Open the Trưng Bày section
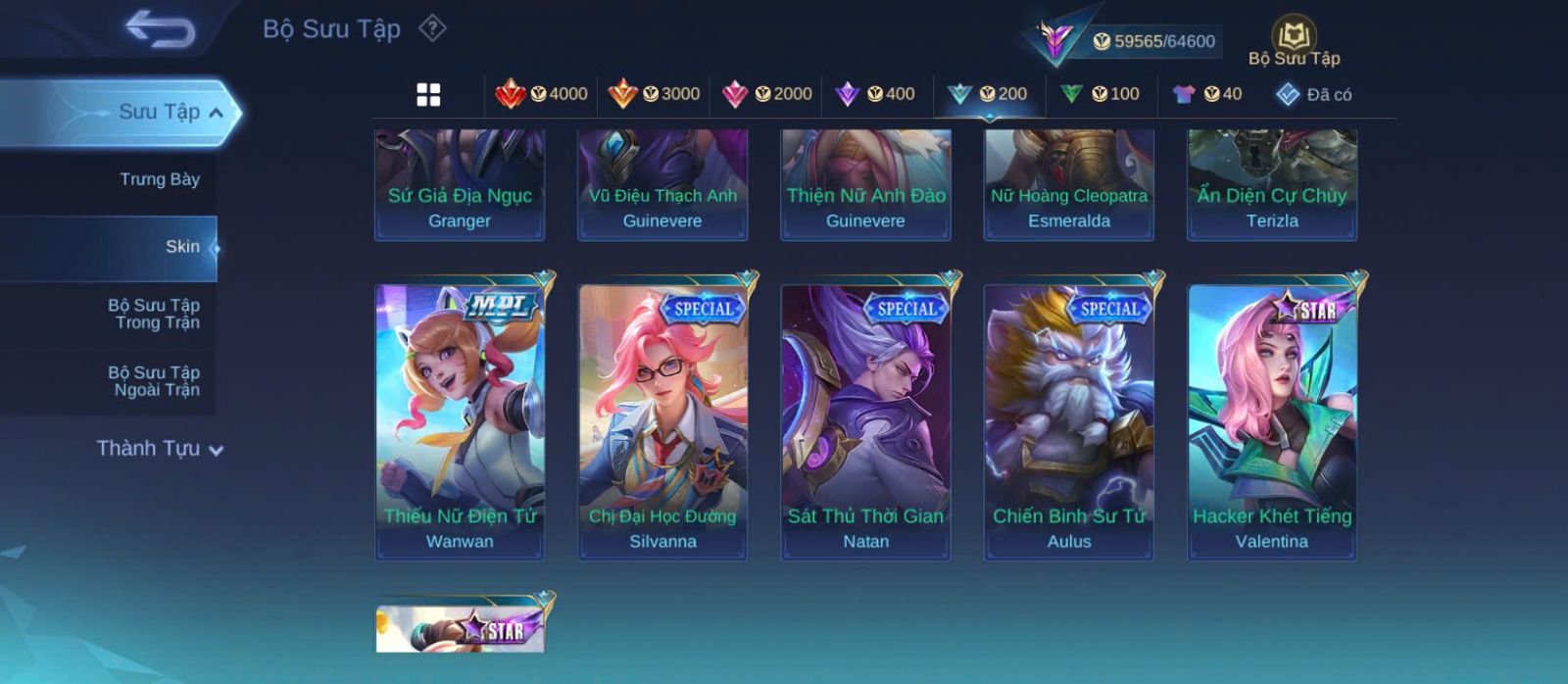 click(159, 179)
